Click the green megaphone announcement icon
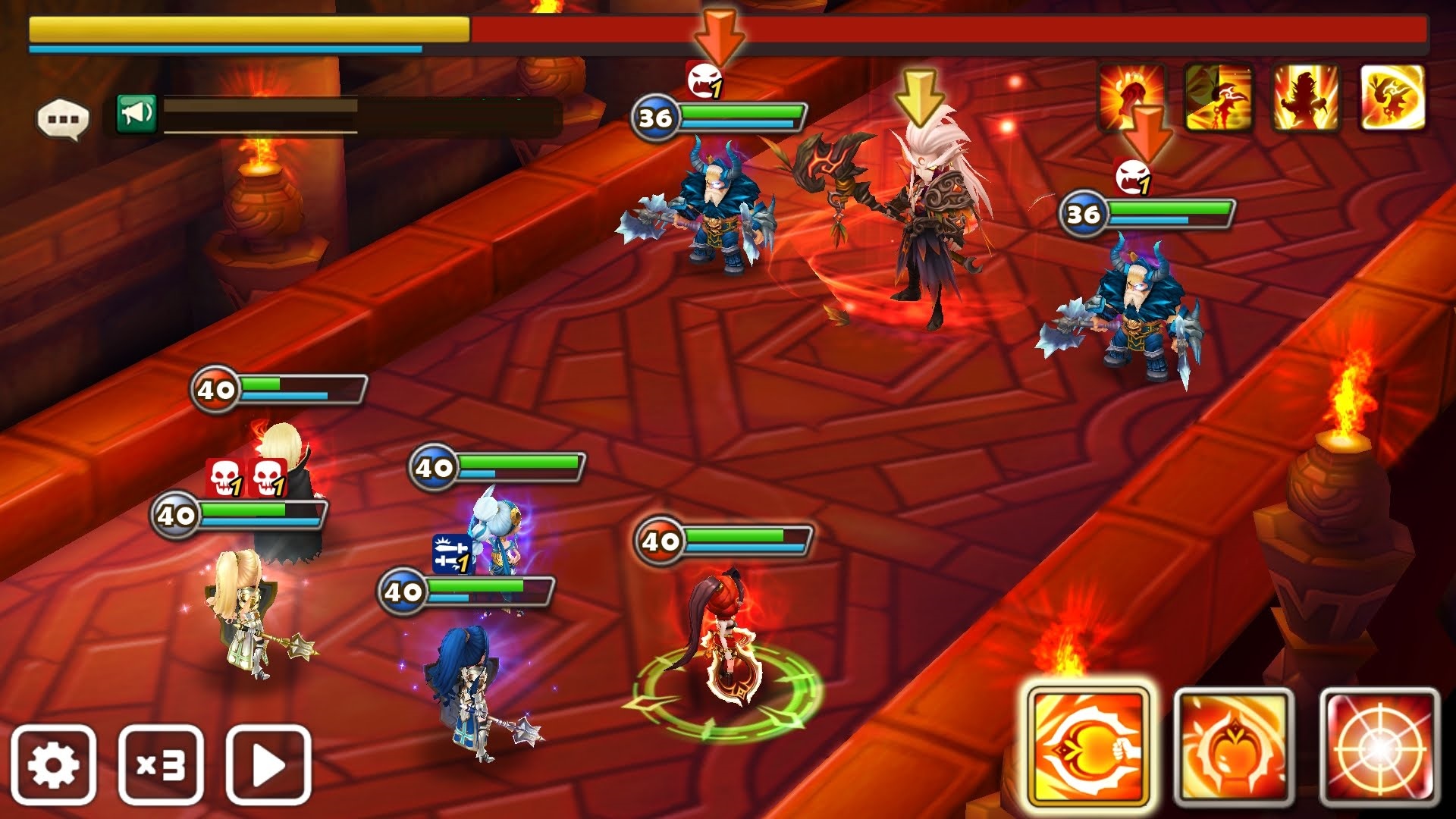1456x819 pixels. [x=136, y=114]
